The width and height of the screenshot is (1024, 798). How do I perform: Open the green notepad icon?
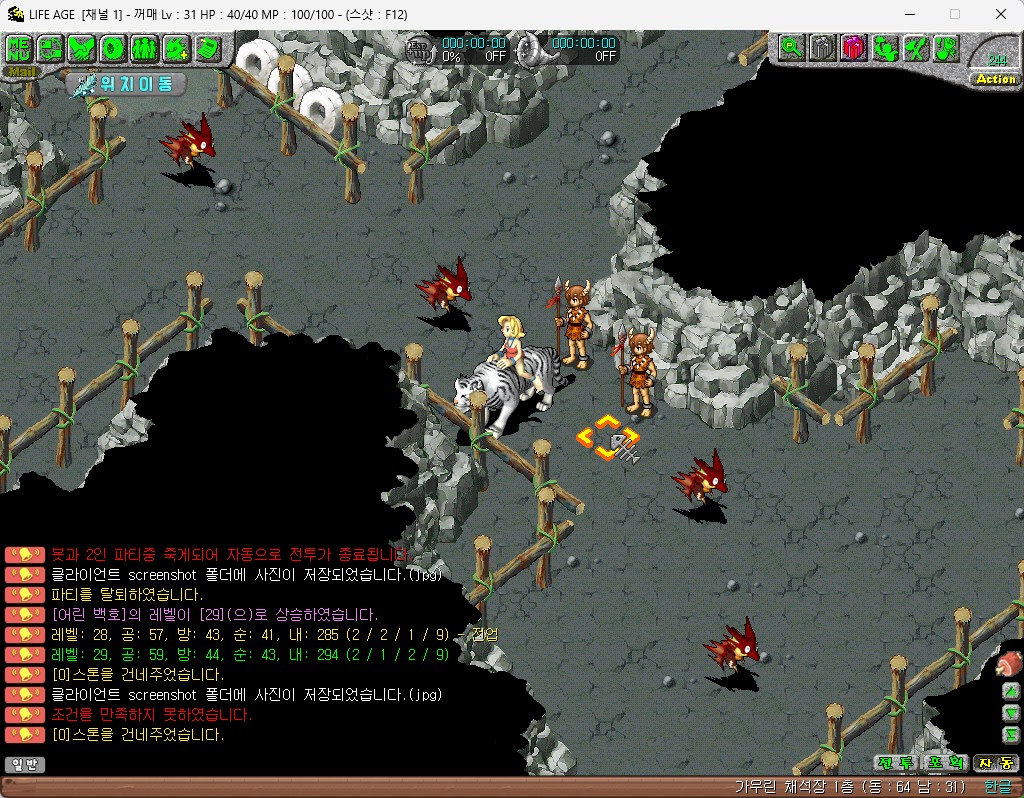207,47
